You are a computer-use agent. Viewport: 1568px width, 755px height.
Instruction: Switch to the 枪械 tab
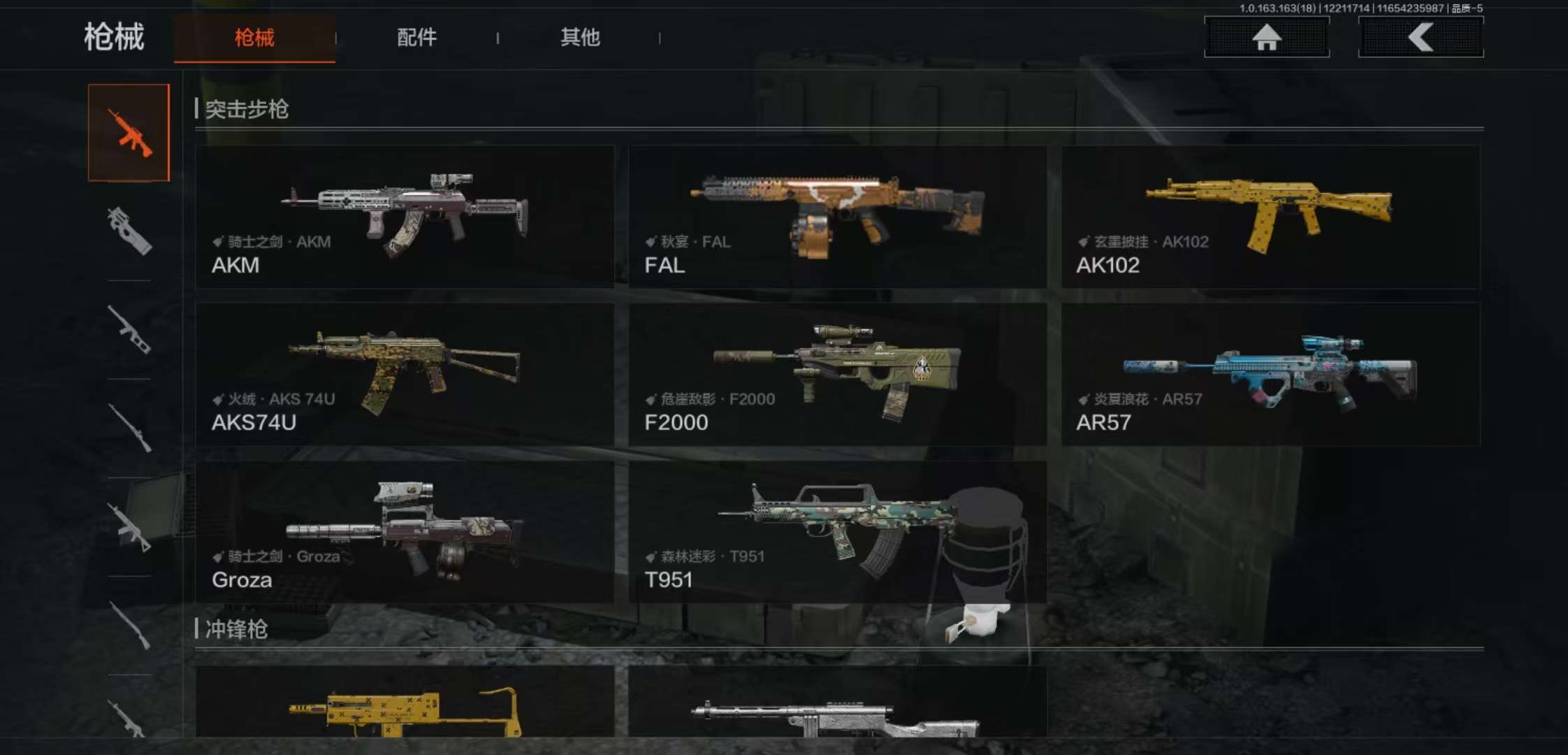pos(254,38)
